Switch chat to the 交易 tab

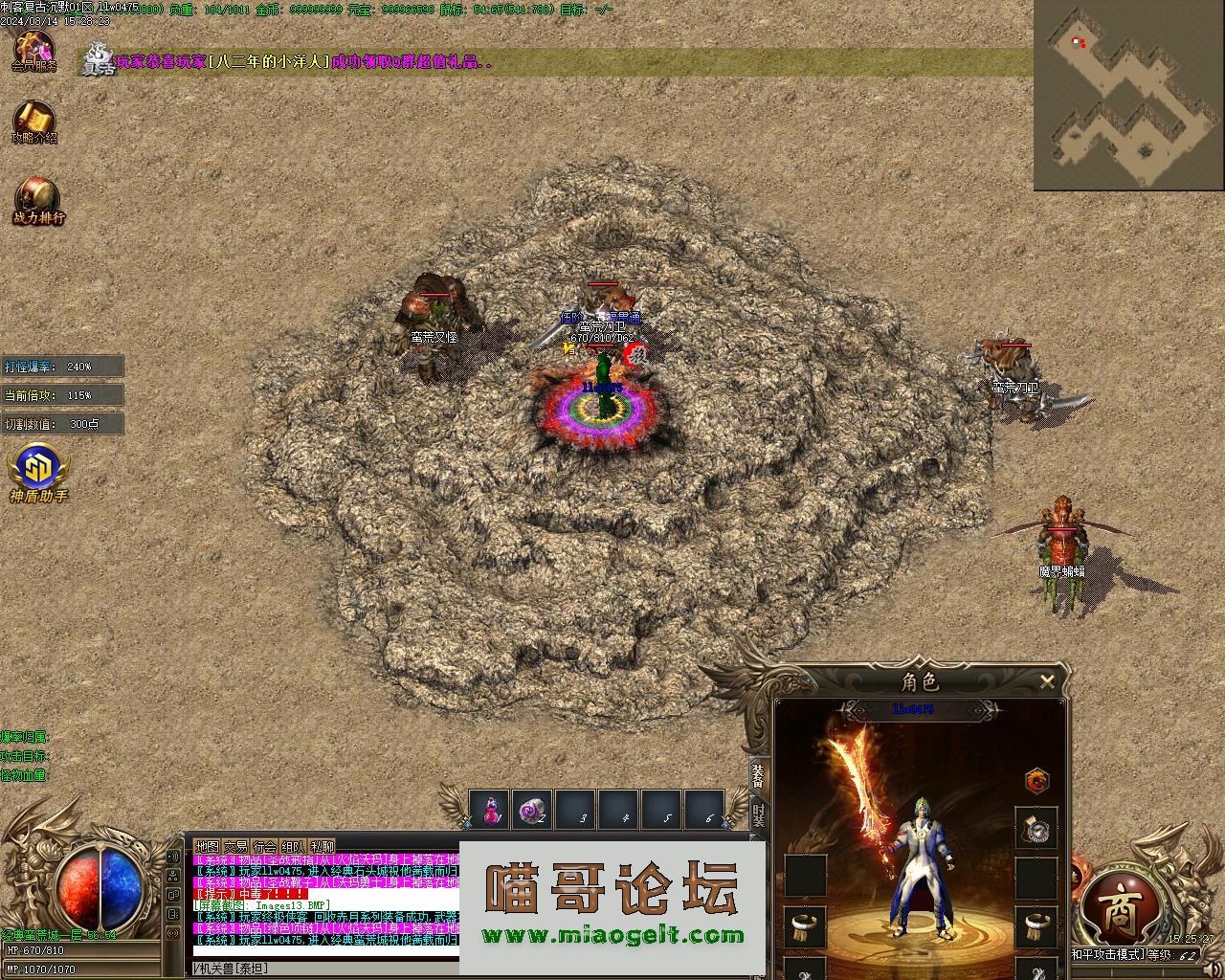click(x=235, y=847)
